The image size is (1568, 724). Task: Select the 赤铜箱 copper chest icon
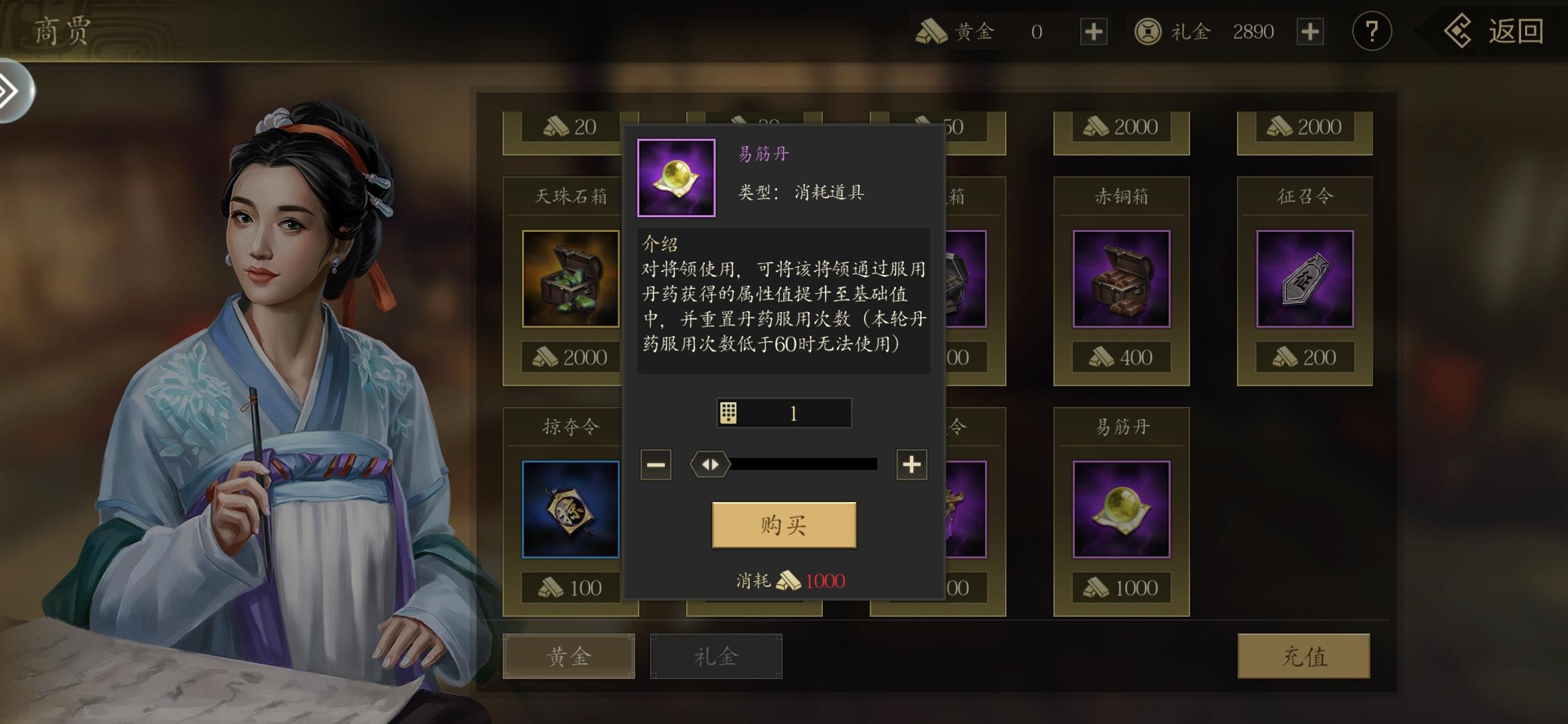pos(1122,279)
